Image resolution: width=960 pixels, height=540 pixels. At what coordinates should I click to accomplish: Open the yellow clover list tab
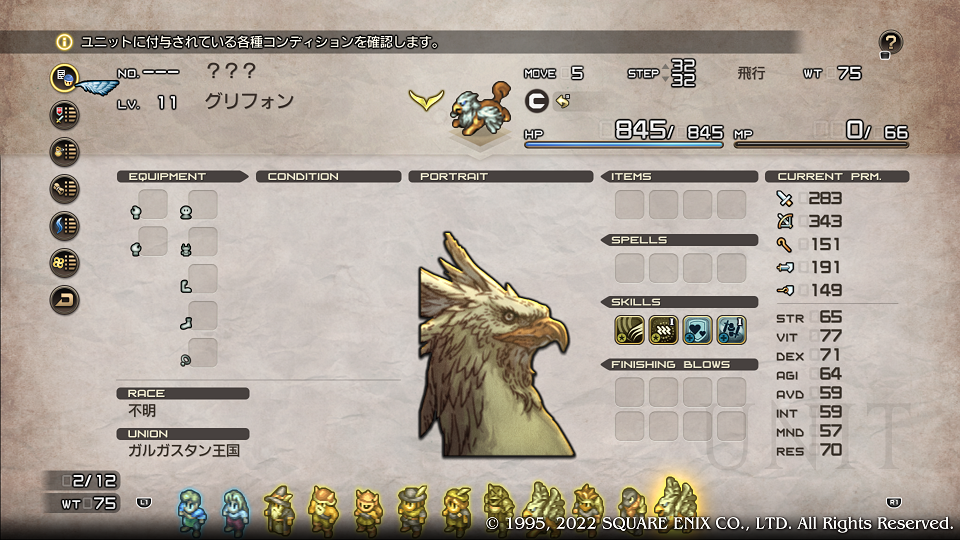tap(65, 262)
